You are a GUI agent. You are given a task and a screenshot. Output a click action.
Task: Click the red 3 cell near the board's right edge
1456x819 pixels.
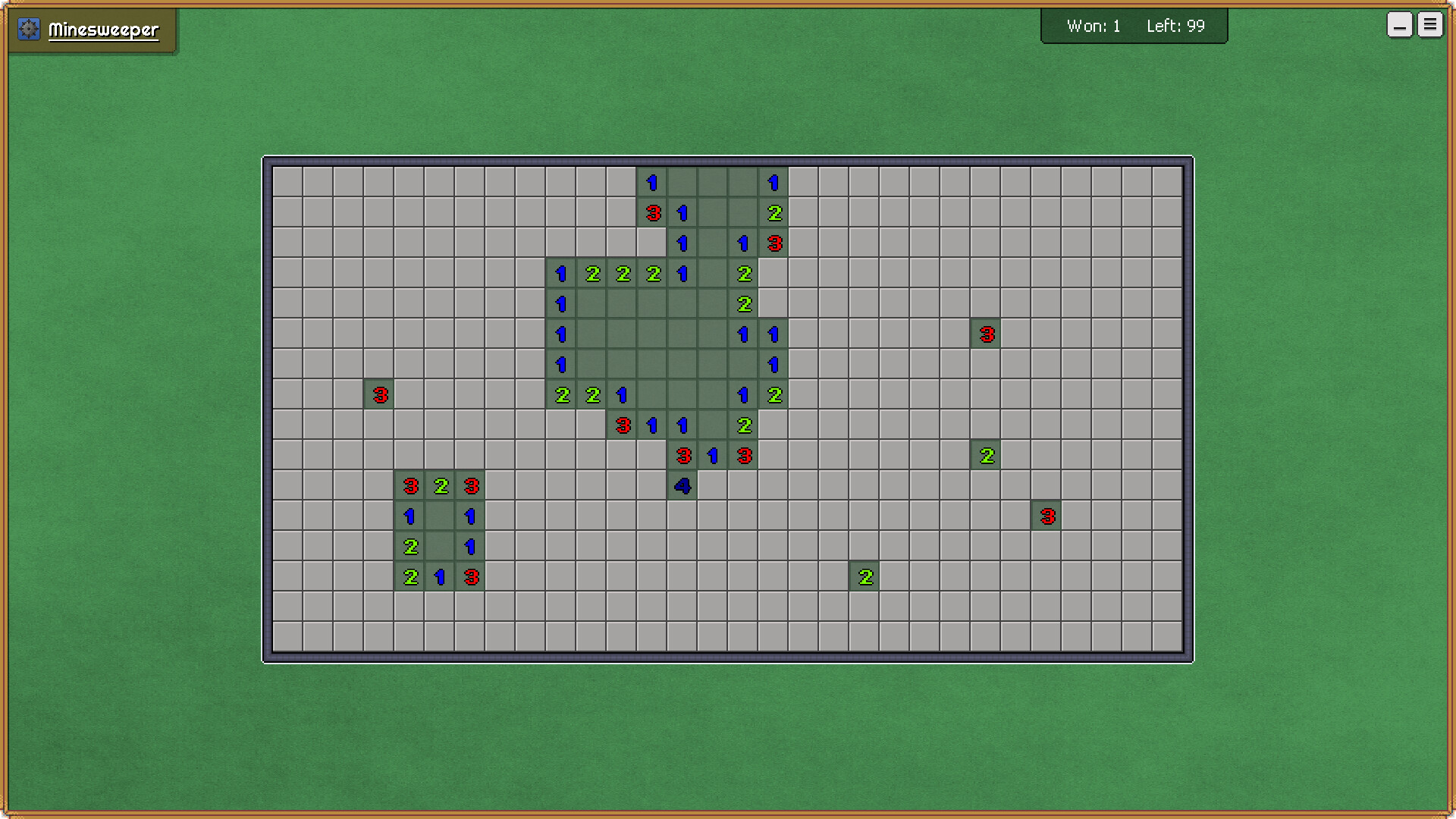(x=1046, y=516)
